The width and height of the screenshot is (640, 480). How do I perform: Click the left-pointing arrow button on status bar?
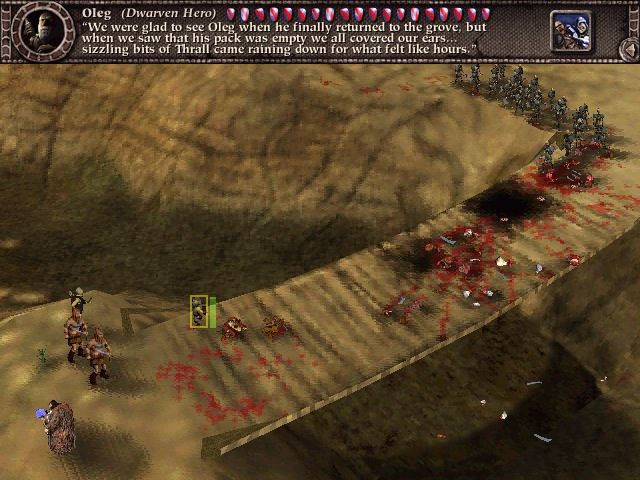pos(628,48)
